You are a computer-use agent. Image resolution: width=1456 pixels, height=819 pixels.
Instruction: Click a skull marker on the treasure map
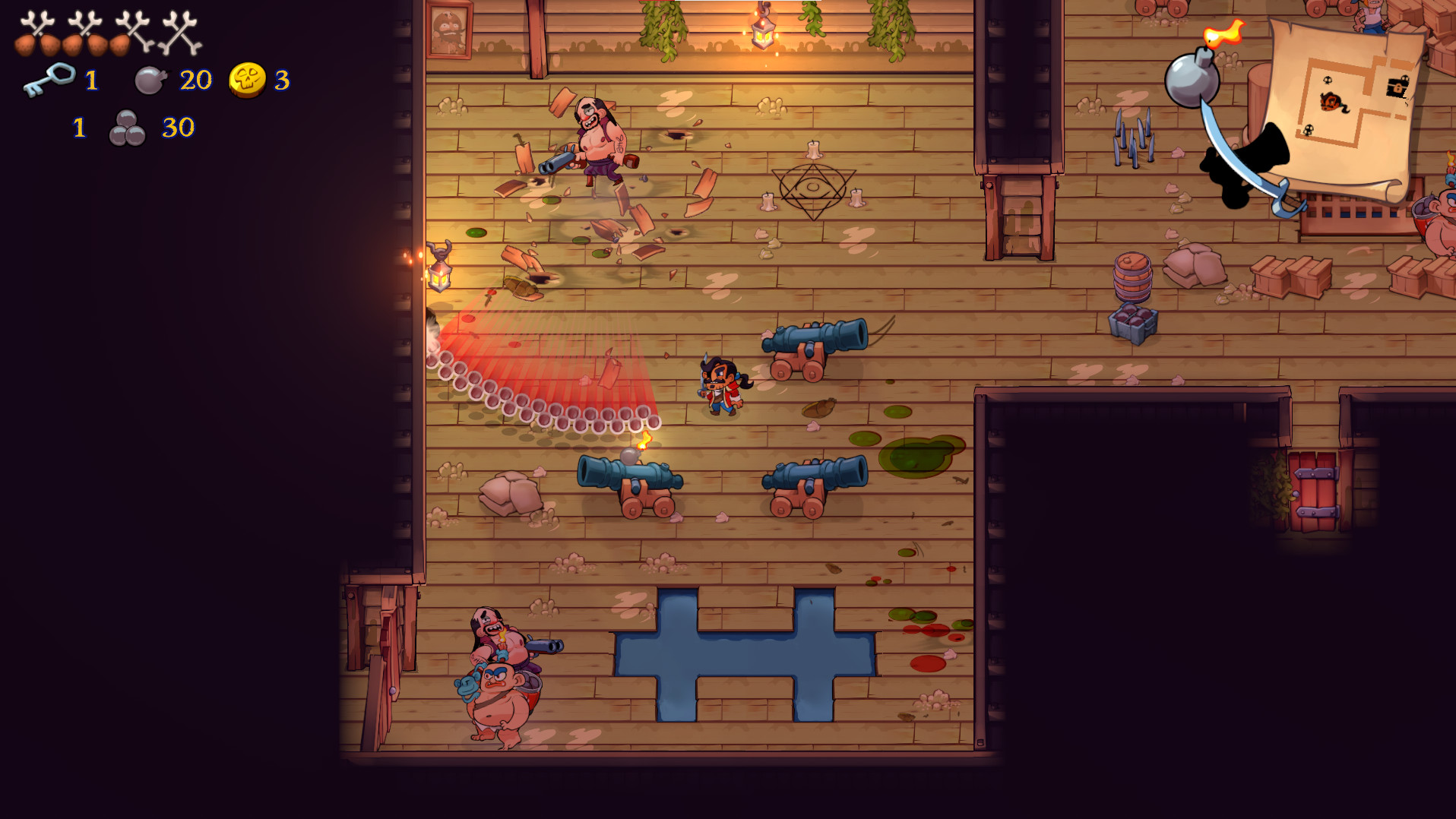coord(1328,81)
